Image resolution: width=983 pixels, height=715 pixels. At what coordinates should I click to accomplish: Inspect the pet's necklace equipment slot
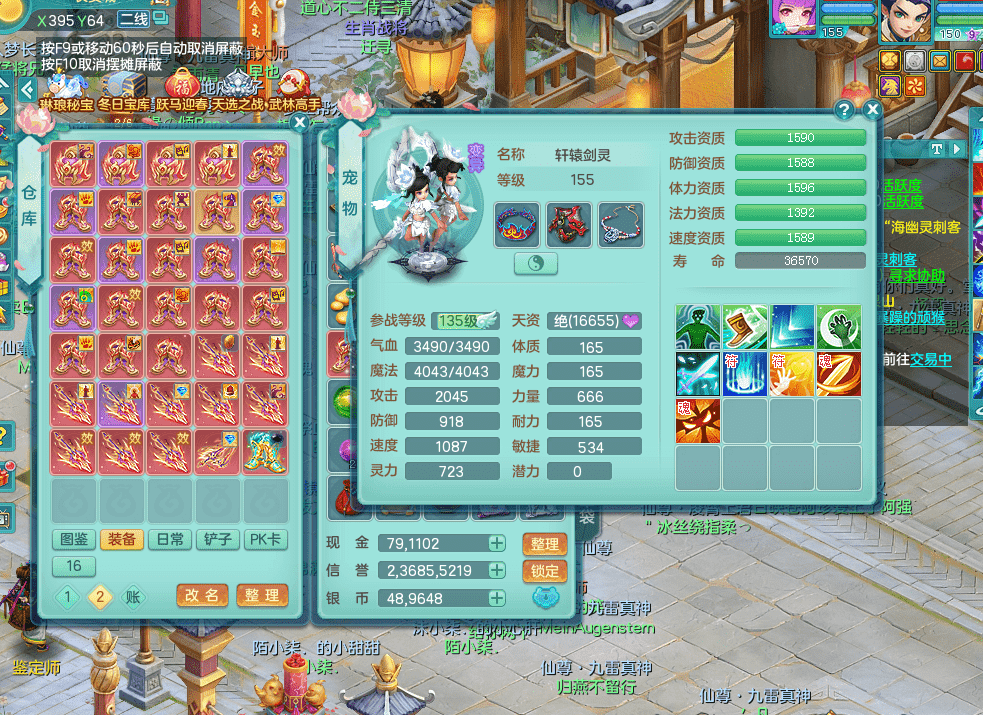click(621, 225)
